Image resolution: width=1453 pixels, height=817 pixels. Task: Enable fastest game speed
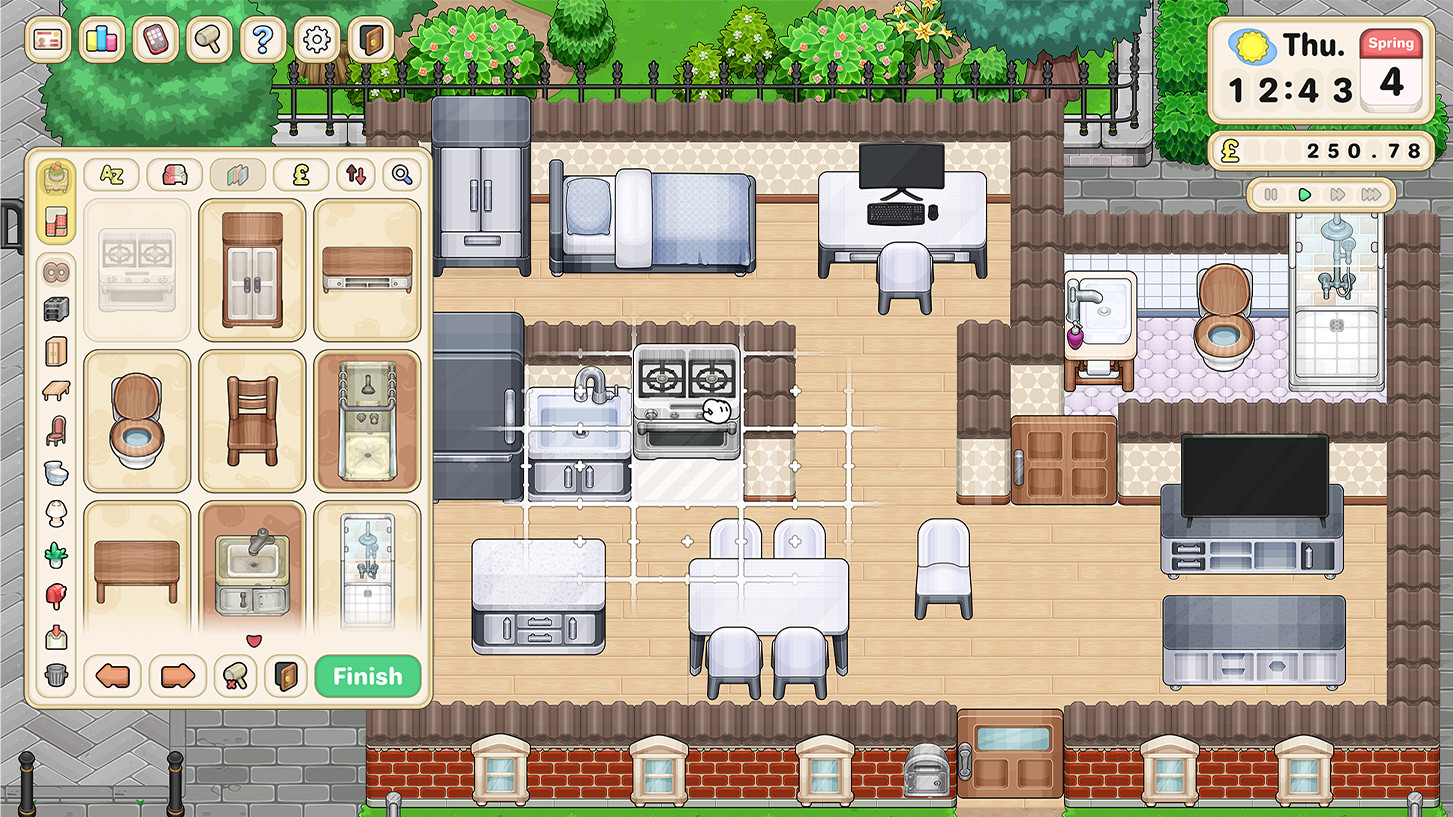tap(1372, 196)
